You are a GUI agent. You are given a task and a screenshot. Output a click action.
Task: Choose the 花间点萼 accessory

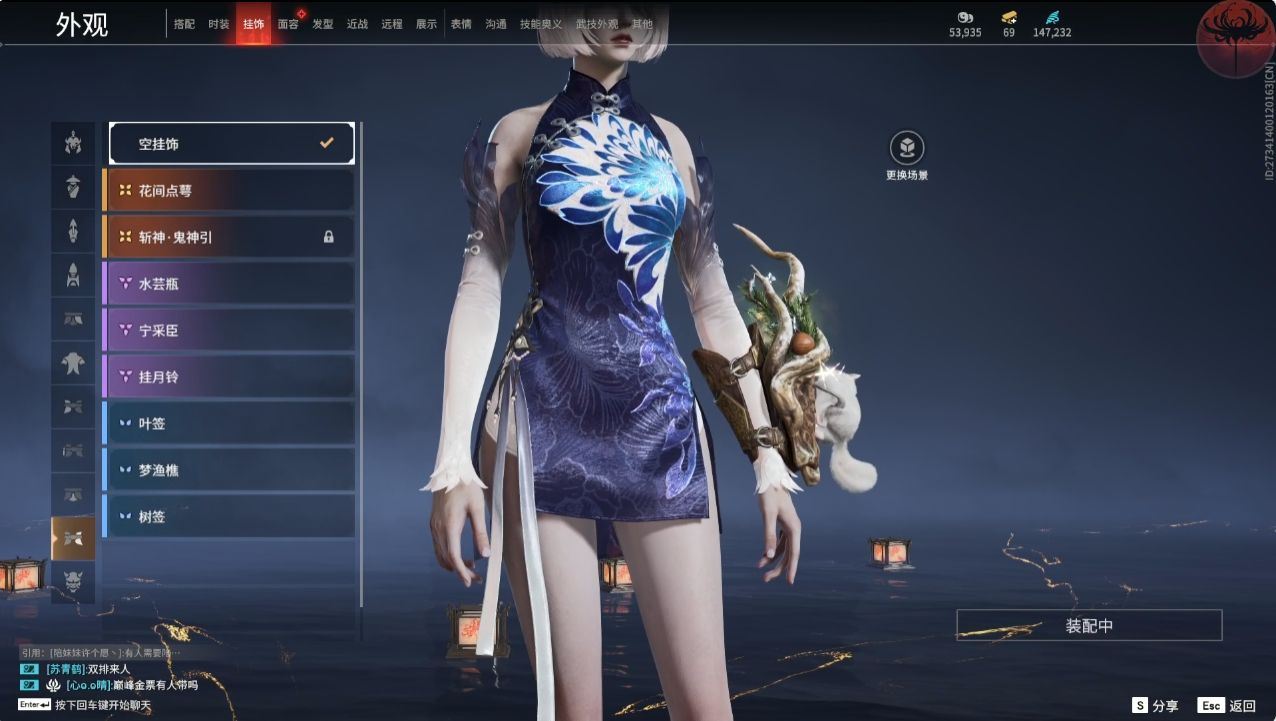[229, 190]
